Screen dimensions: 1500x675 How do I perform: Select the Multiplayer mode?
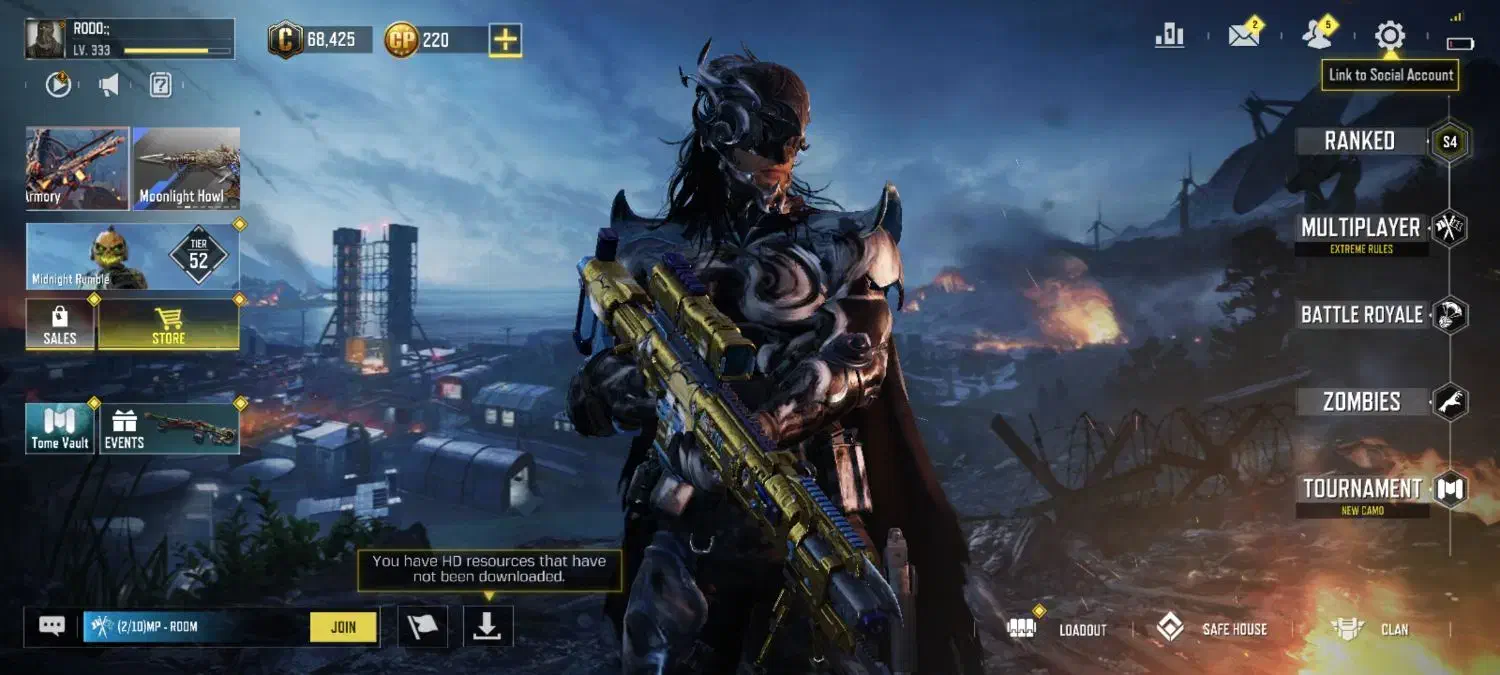click(1361, 228)
